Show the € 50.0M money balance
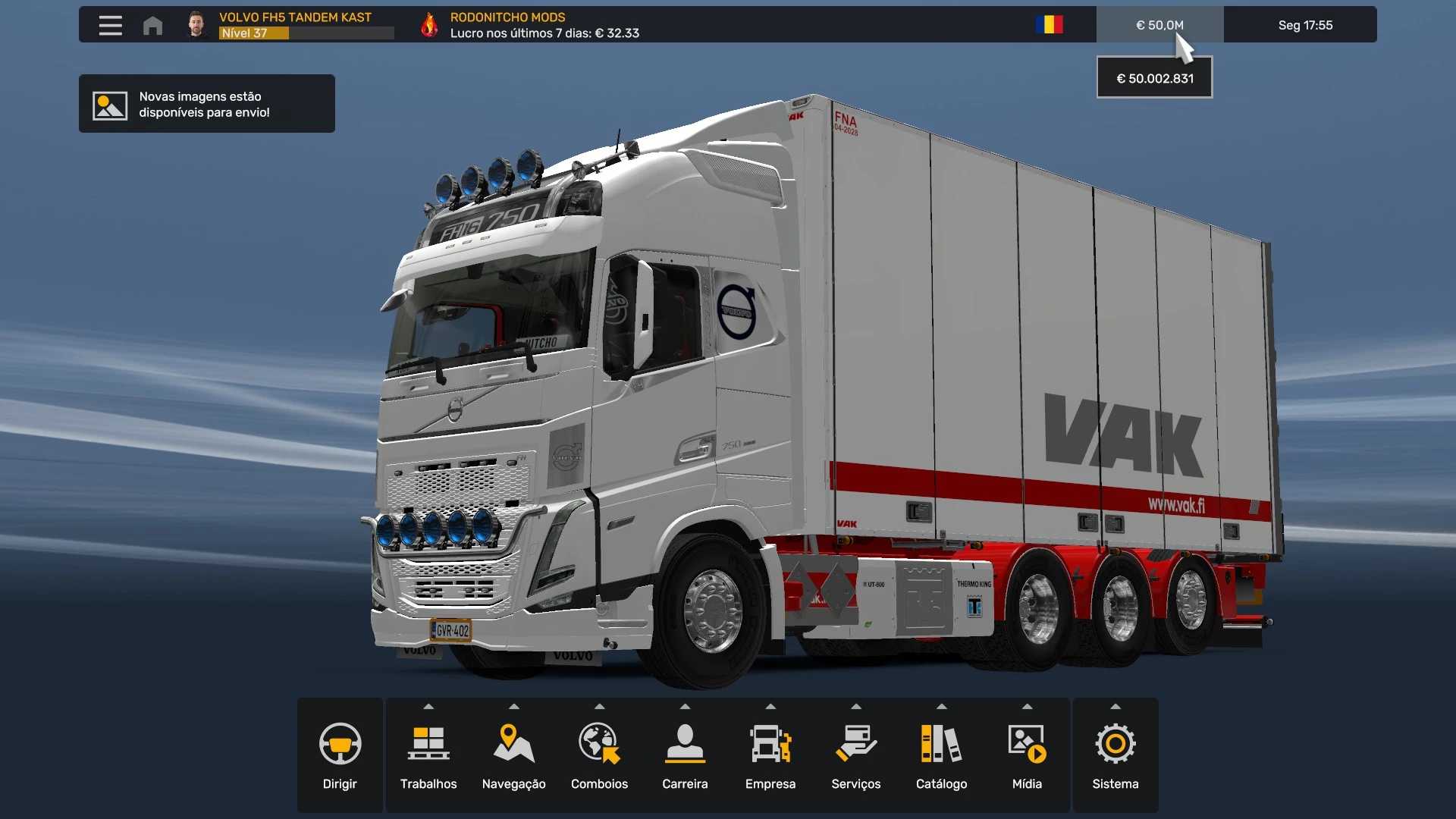The width and height of the screenshot is (1456, 819). coord(1159,25)
